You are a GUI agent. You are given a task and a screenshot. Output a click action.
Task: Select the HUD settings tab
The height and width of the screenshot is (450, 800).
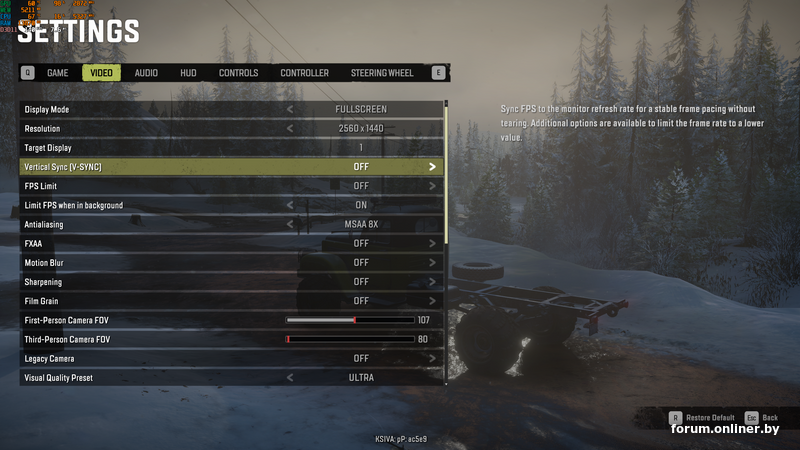[188, 73]
